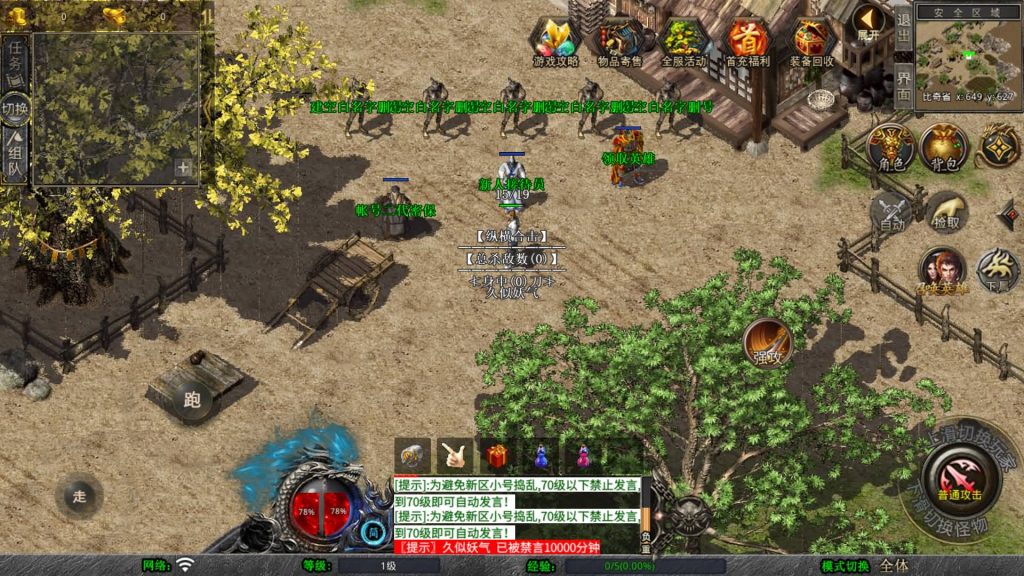This screenshot has width=1024, height=576.
Task: Open the 装备回收 equipment recycling chest
Action: click(813, 41)
